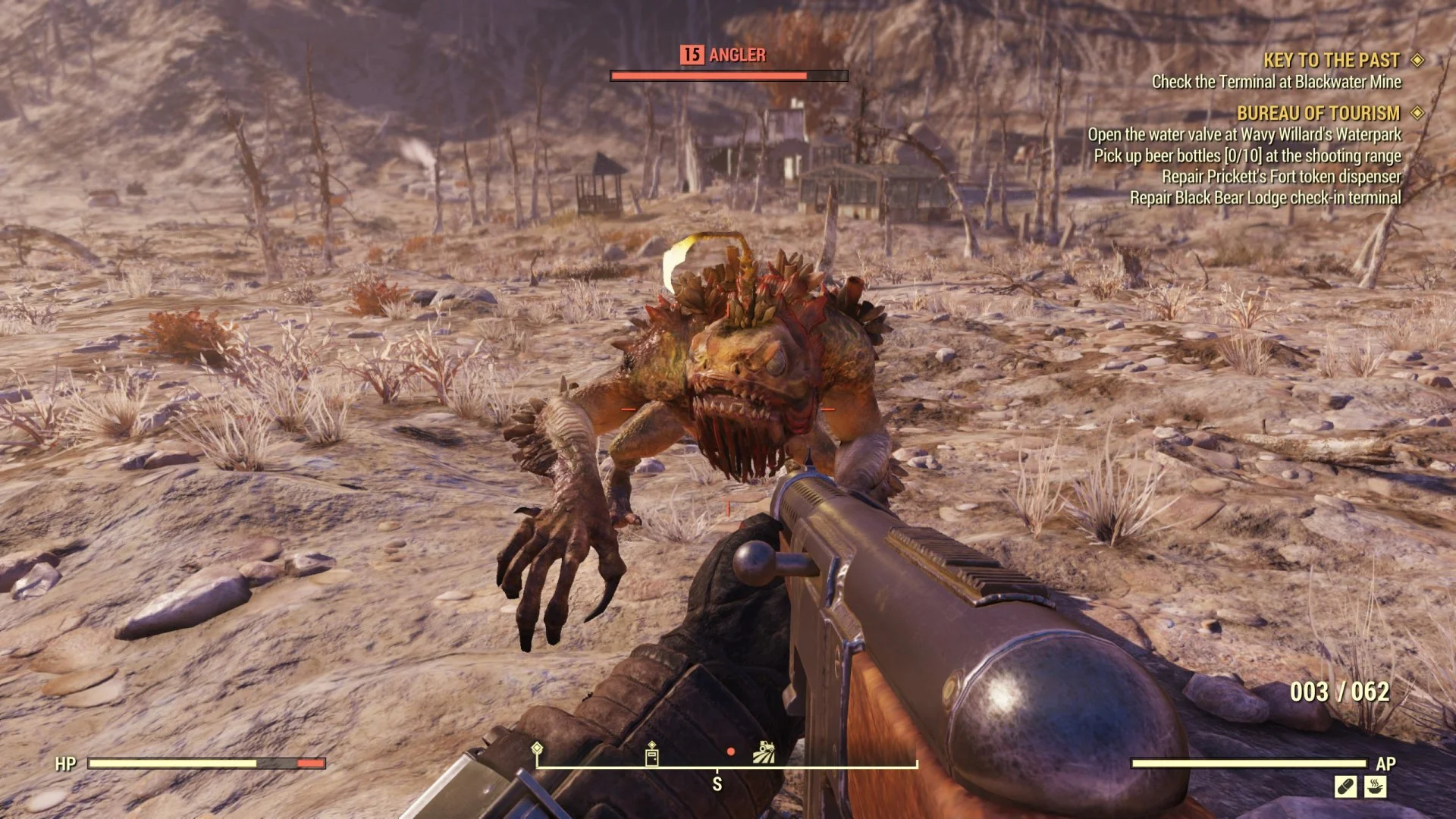Select the diamond quest pin on compass
The width and height of the screenshot is (1456, 819).
pyautogui.click(x=537, y=749)
